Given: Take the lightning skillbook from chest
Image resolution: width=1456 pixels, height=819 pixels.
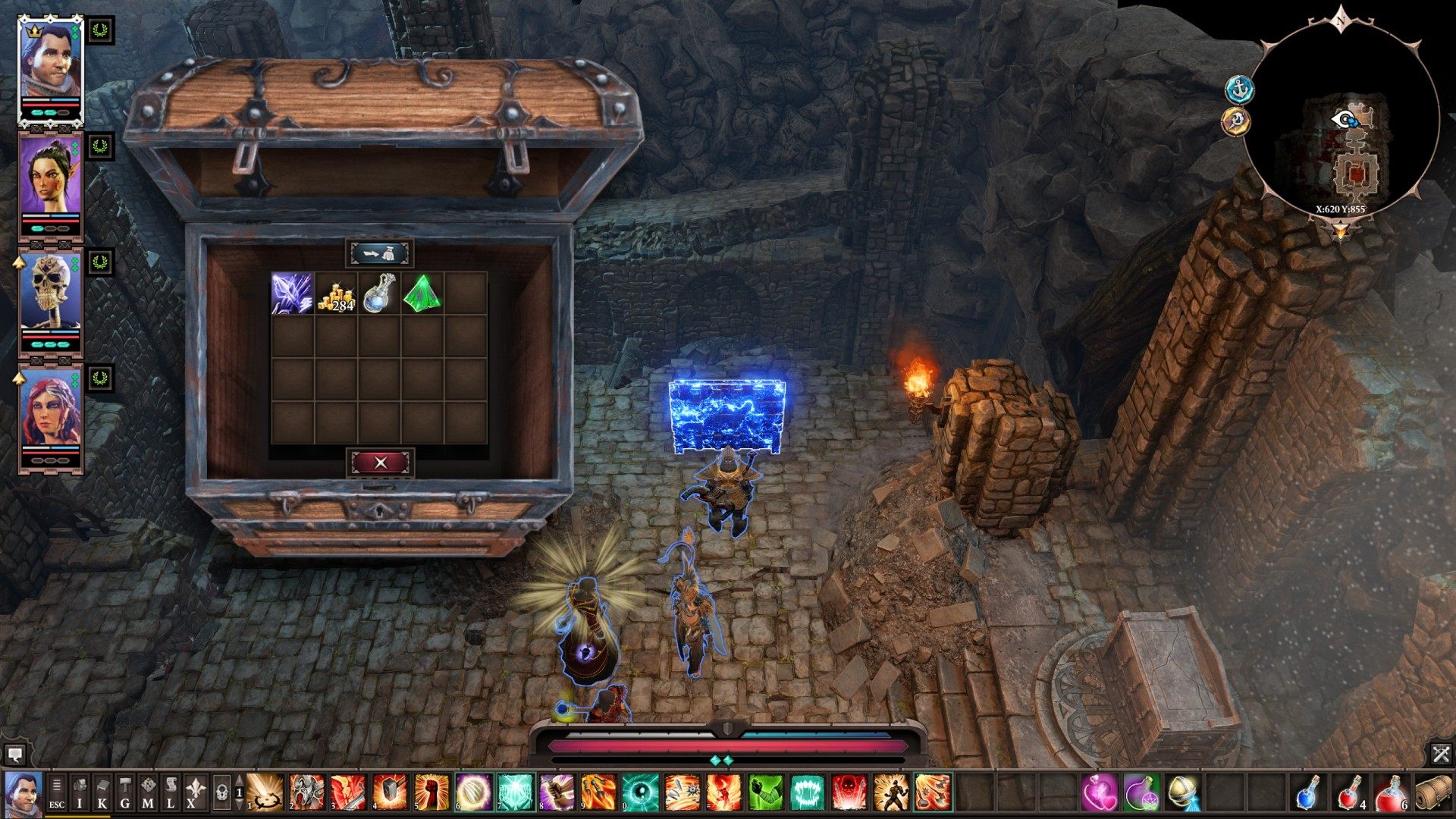Looking at the screenshot, I should [x=292, y=293].
